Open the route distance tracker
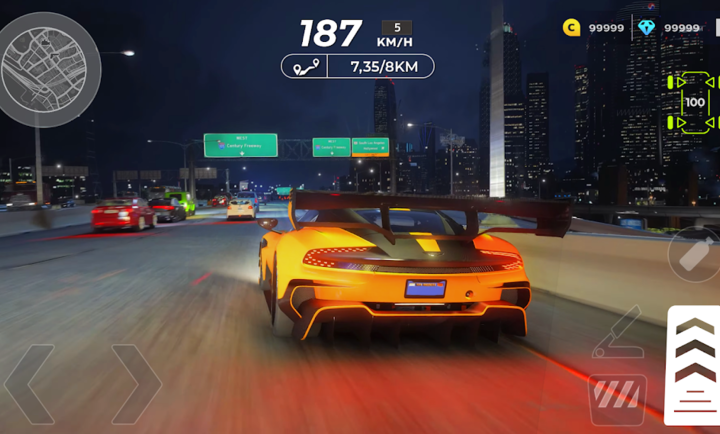Screen dimensions: 720x434 [x=358, y=67]
